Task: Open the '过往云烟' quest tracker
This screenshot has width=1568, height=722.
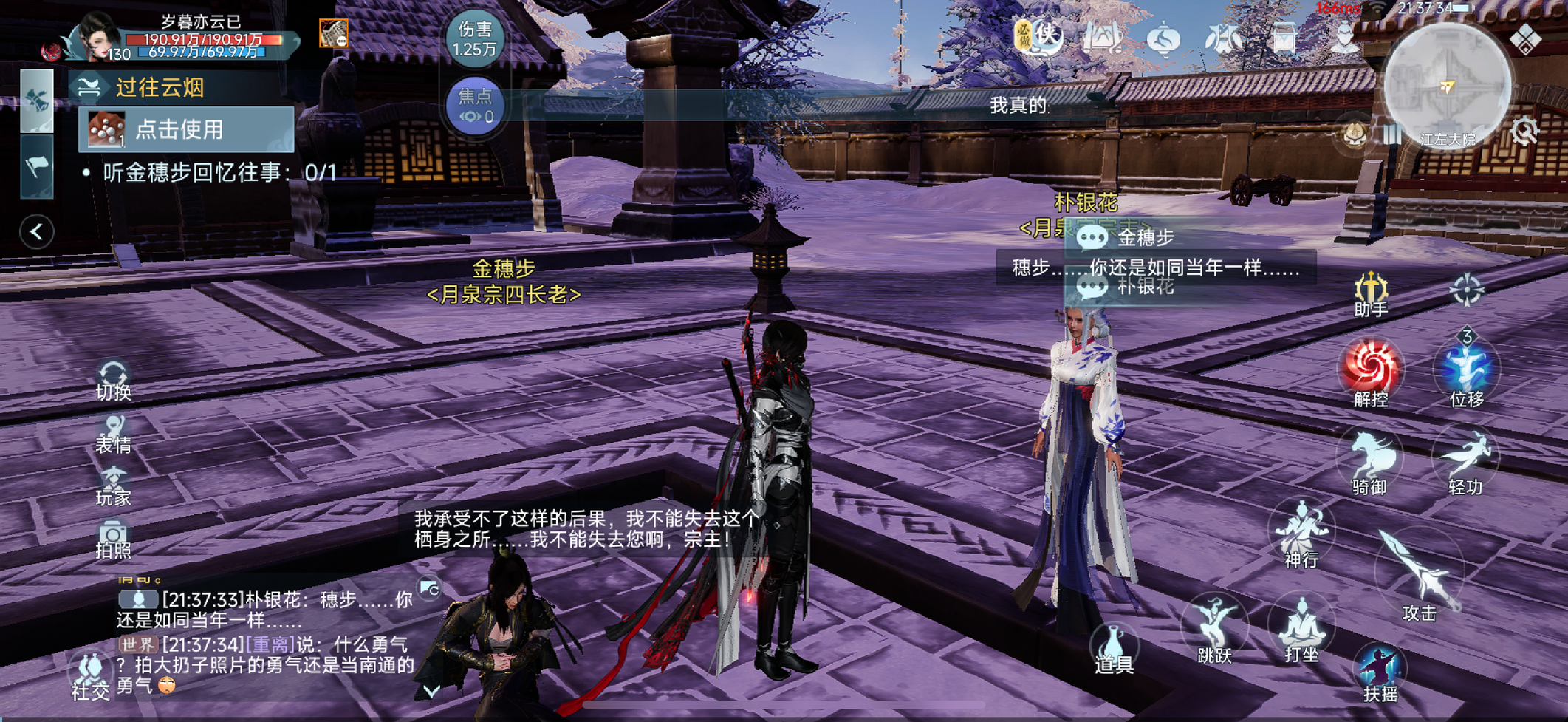Action: [x=160, y=88]
